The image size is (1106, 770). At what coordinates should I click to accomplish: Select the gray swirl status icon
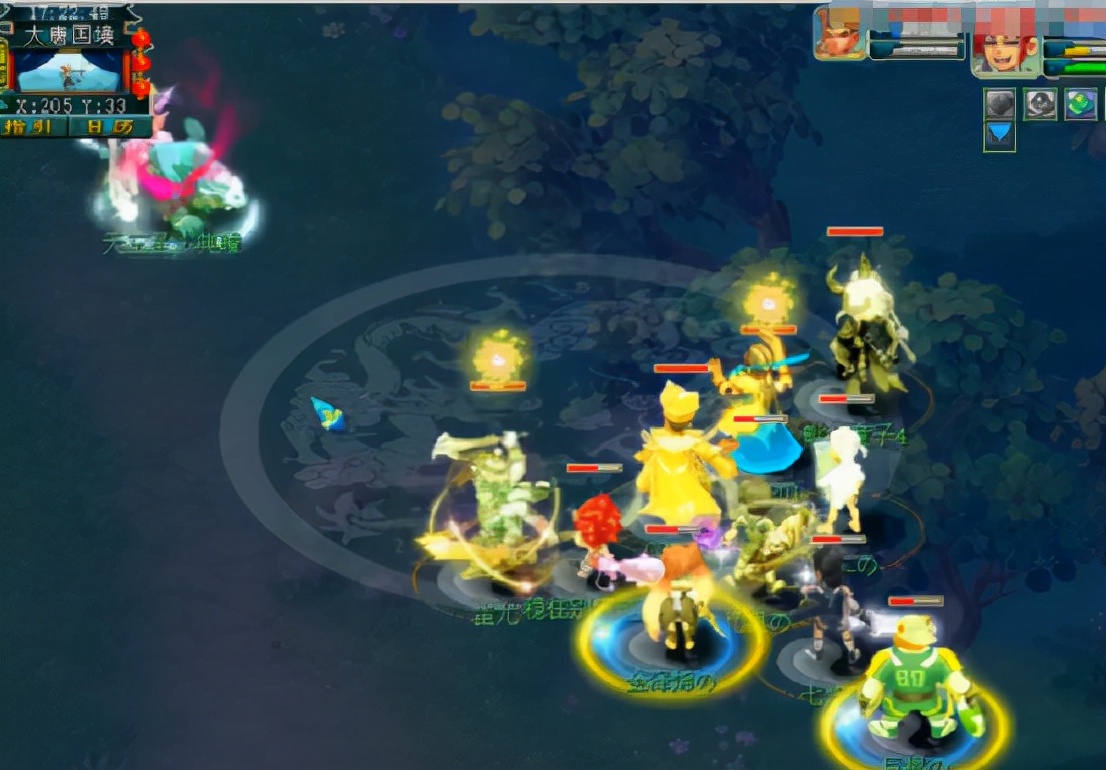(x=1040, y=104)
